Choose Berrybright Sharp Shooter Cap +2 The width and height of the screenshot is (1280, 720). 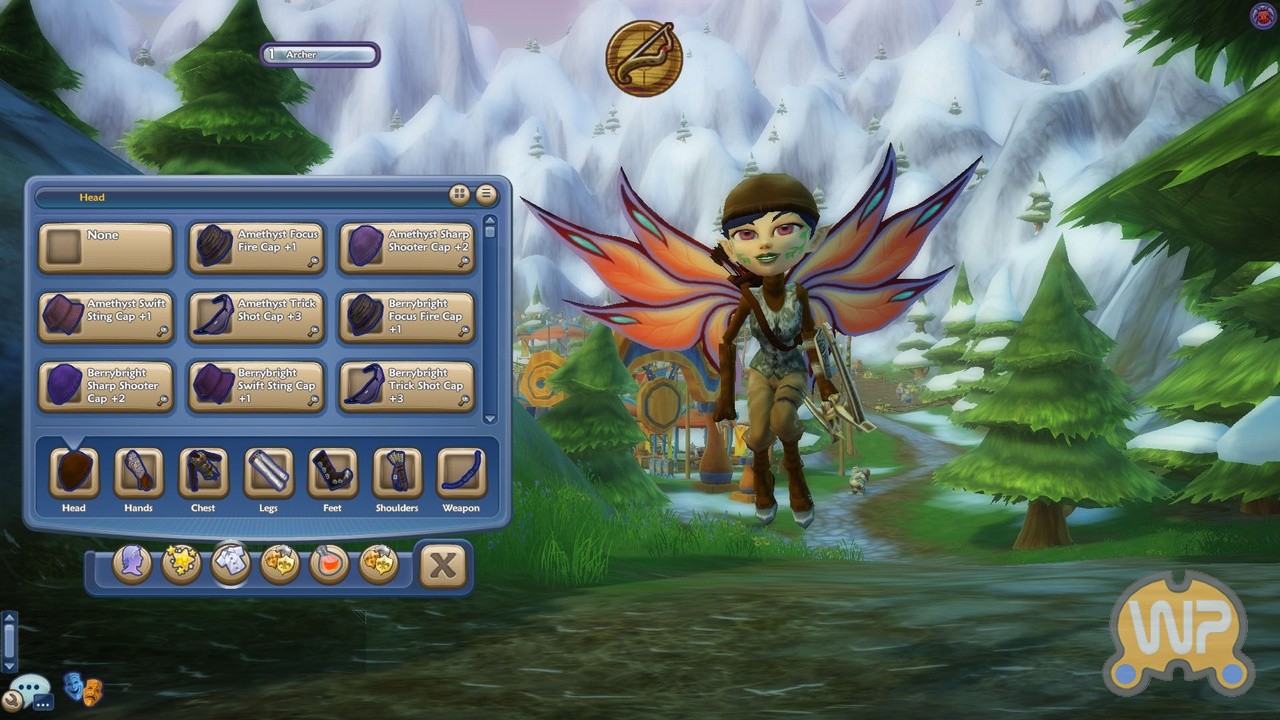pyautogui.click(x=106, y=386)
